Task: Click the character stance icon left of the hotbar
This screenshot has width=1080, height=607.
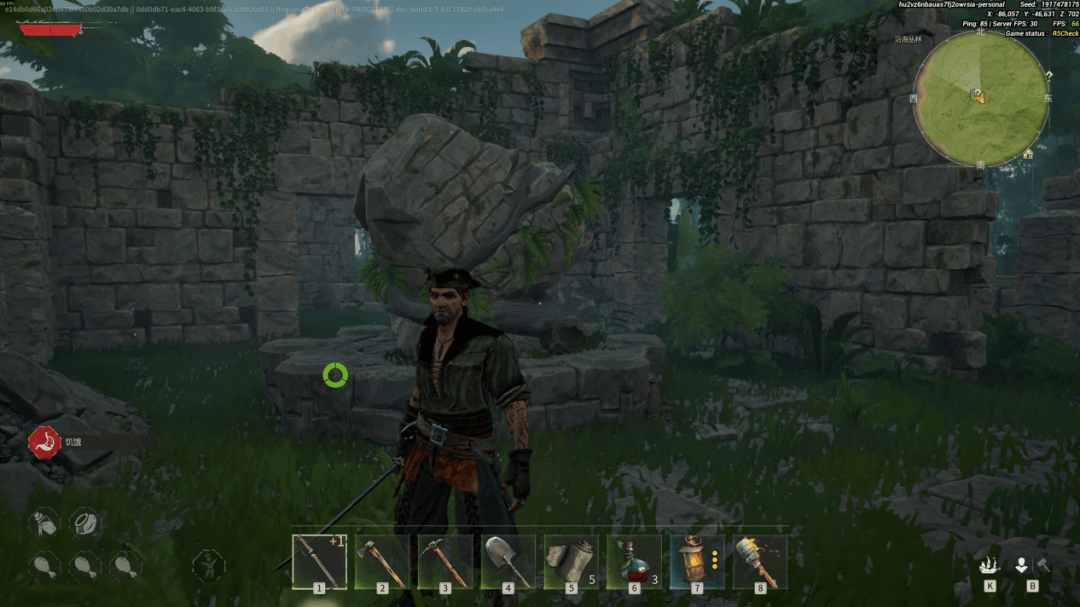Action: coord(208,565)
